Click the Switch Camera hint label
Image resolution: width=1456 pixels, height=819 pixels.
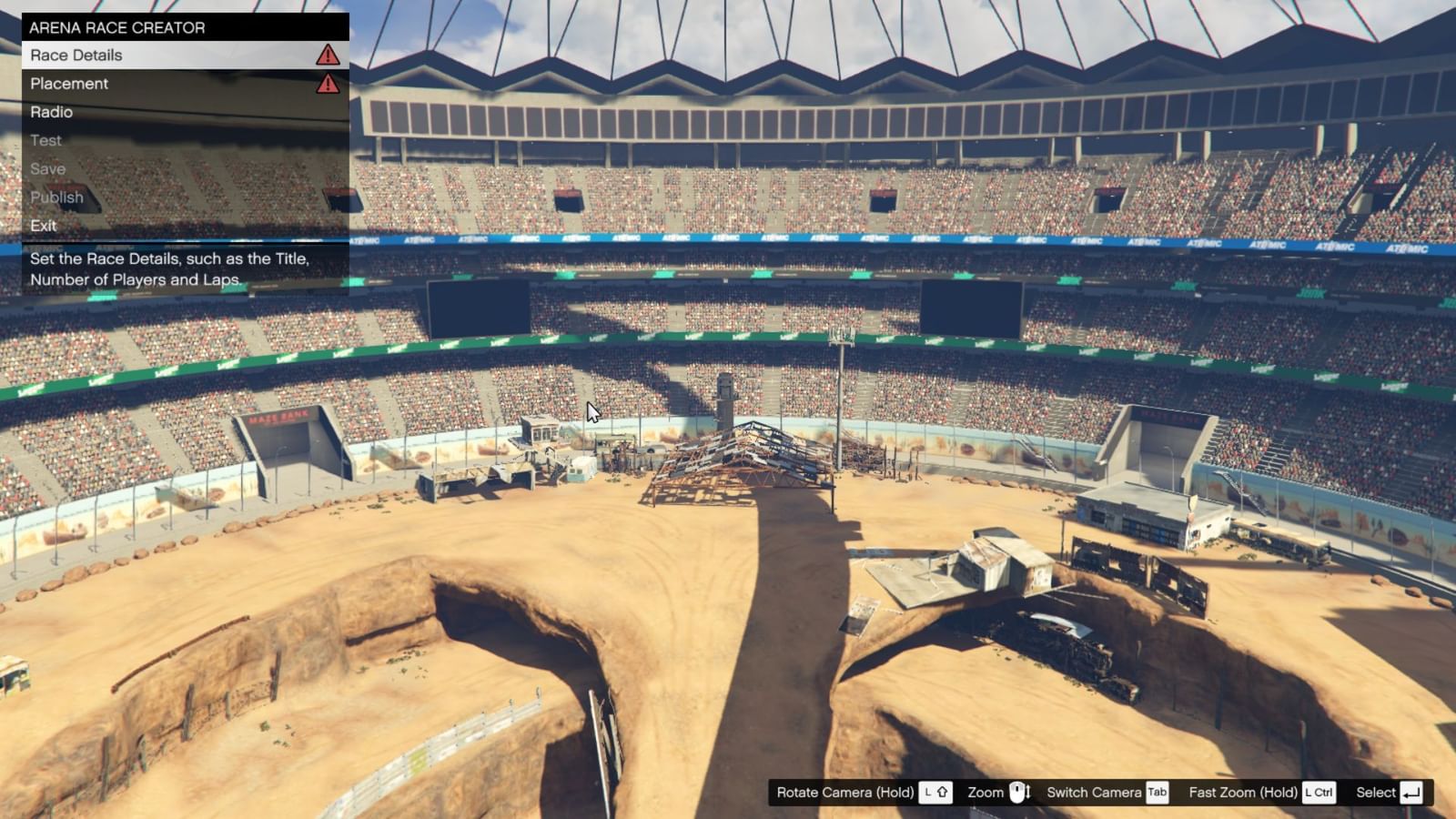(1093, 793)
